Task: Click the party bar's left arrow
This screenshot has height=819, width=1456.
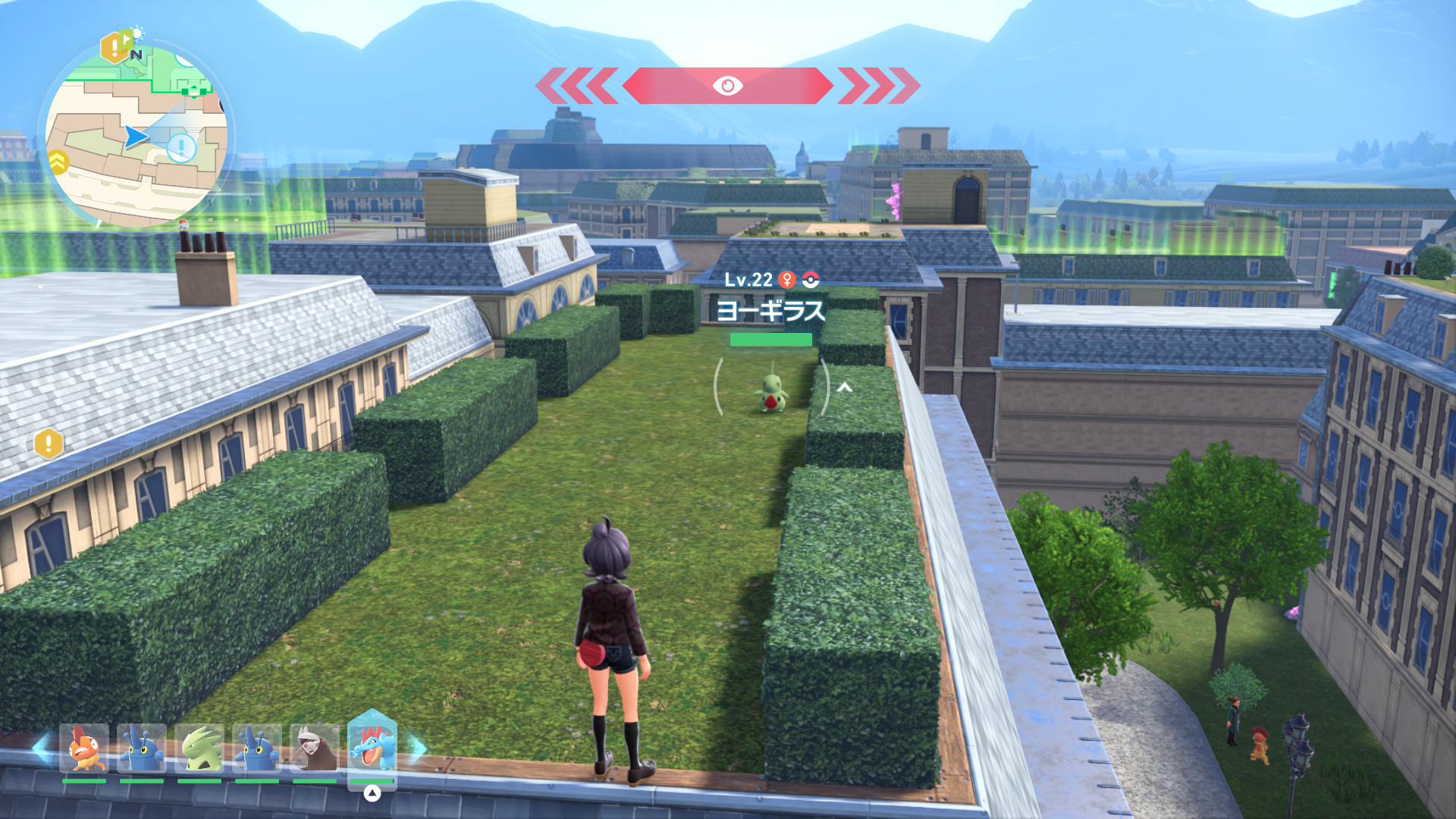Action: click(x=42, y=747)
